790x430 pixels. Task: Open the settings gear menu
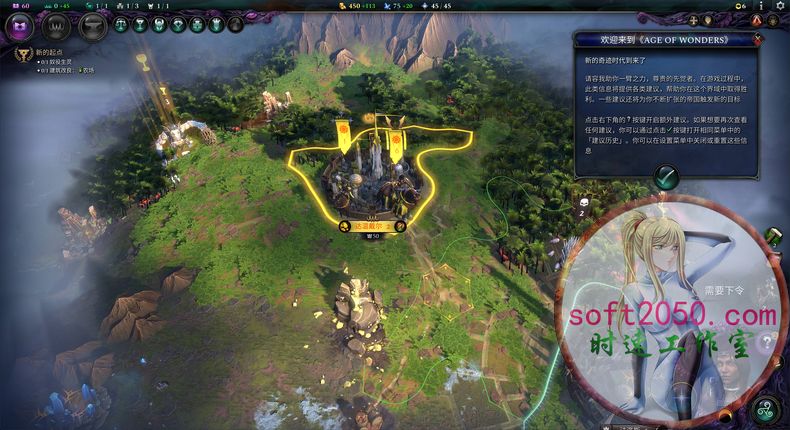point(781,6)
